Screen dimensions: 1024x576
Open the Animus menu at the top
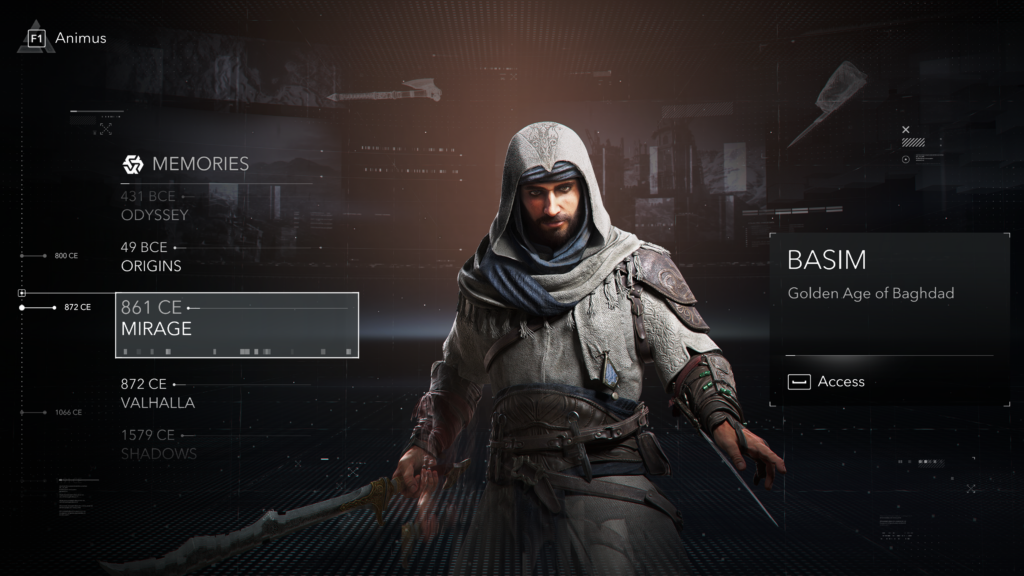pos(68,38)
